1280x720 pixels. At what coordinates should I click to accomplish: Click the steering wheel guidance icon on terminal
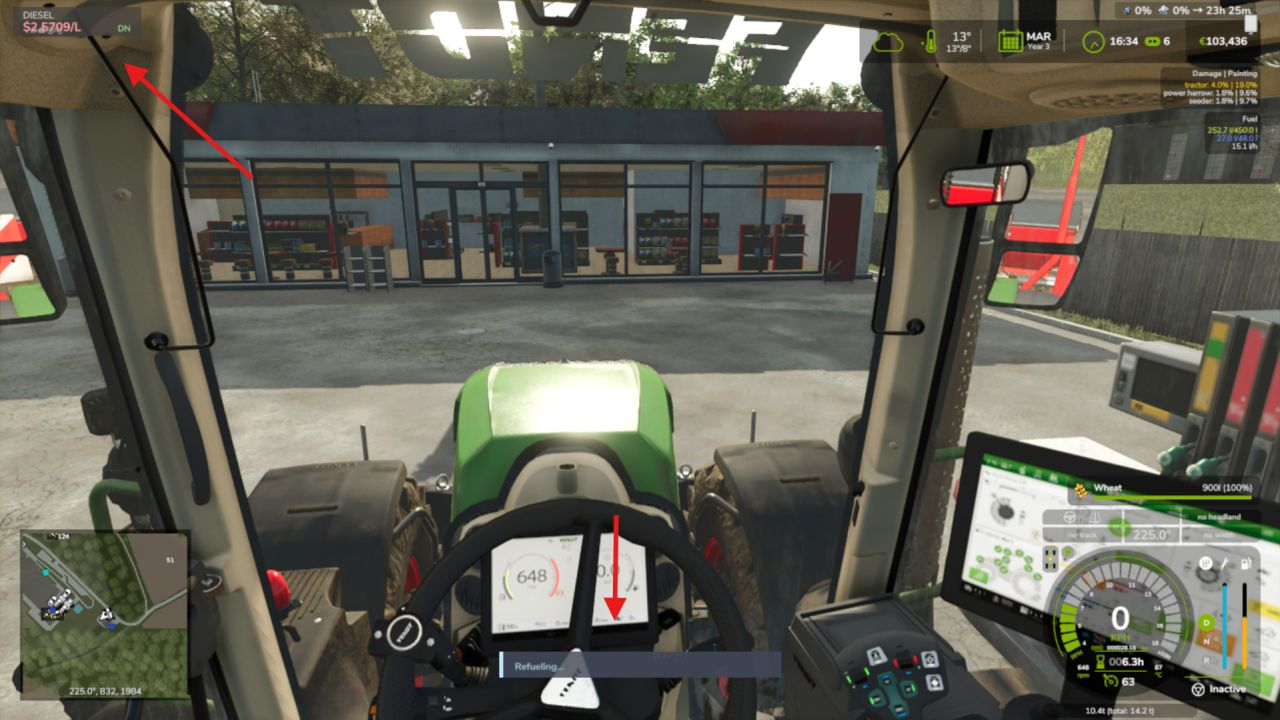[x=1068, y=518]
